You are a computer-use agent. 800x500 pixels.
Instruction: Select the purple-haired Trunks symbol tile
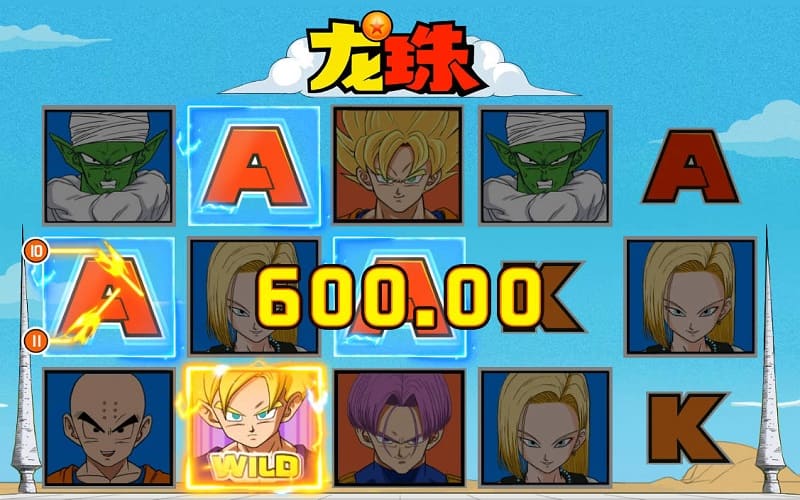coord(398,428)
